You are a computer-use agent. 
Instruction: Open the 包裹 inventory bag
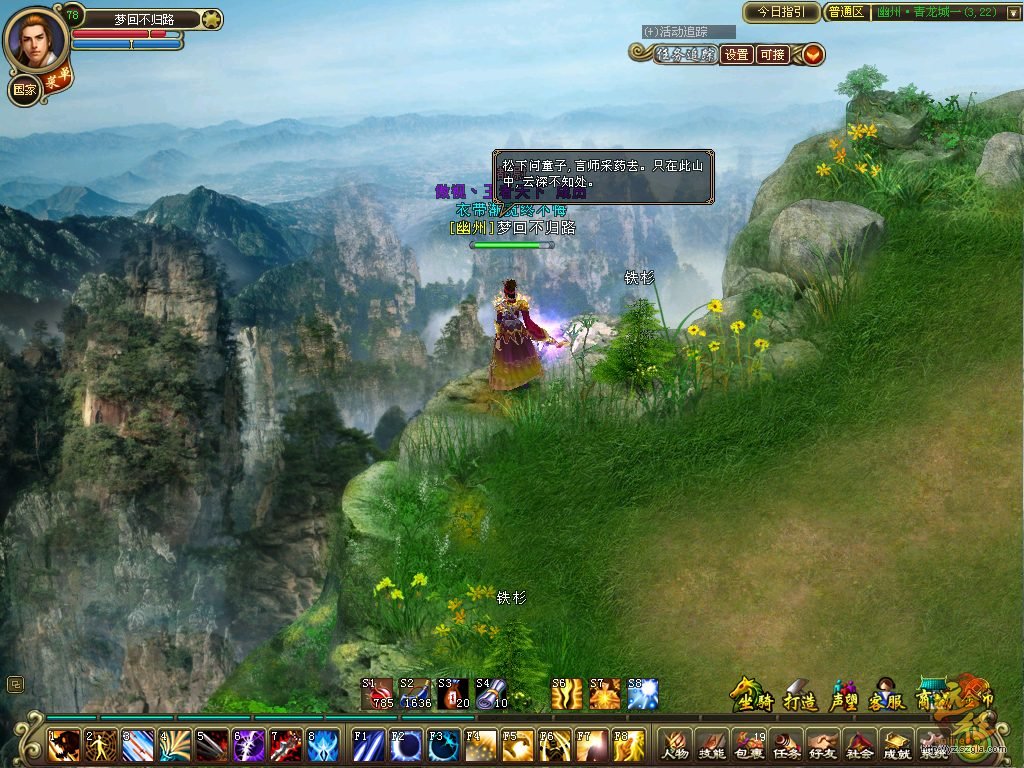pyautogui.click(x=750, y=744)
